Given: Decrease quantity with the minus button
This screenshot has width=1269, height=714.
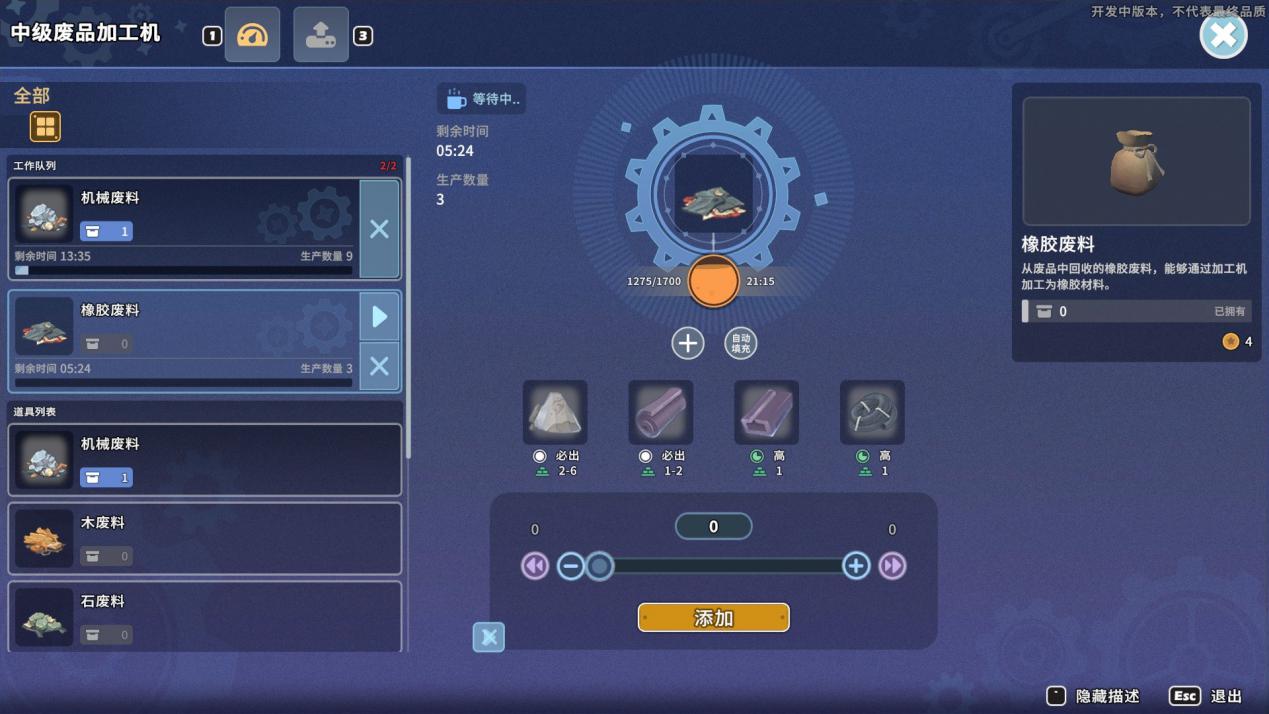Looking at the screenshot, I should [571, 566].
